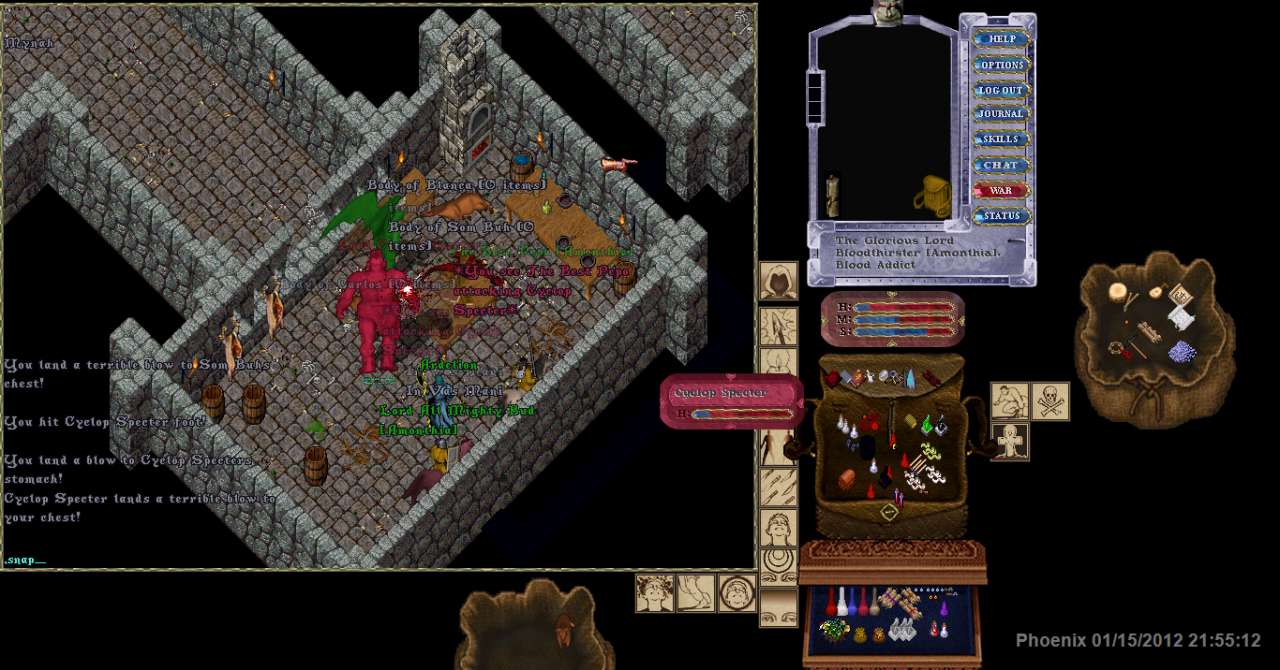Click the Log Out button
The image size is (1280, 670).
coord(1001,90)
